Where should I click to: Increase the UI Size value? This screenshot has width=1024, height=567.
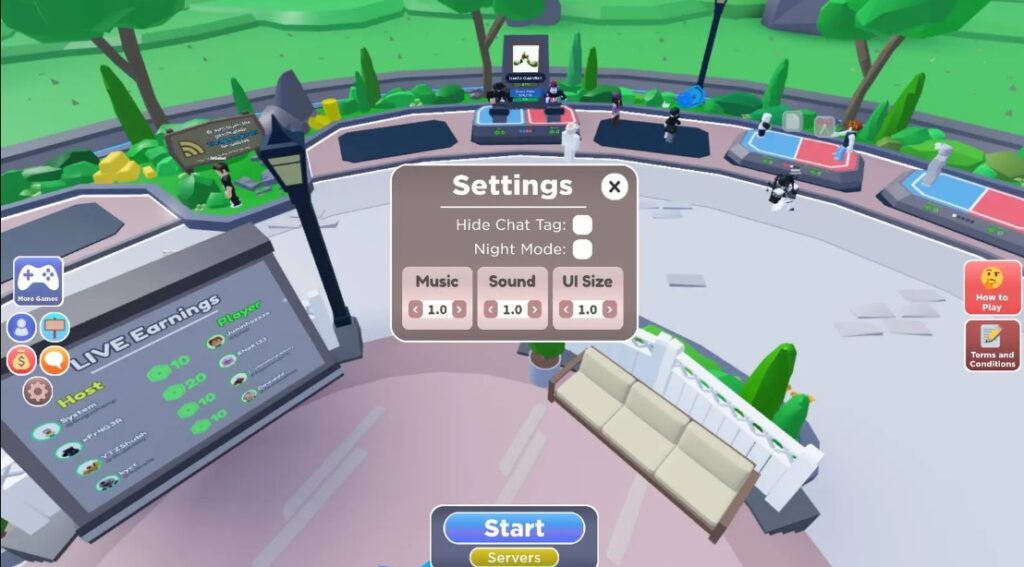pos(609,310)
